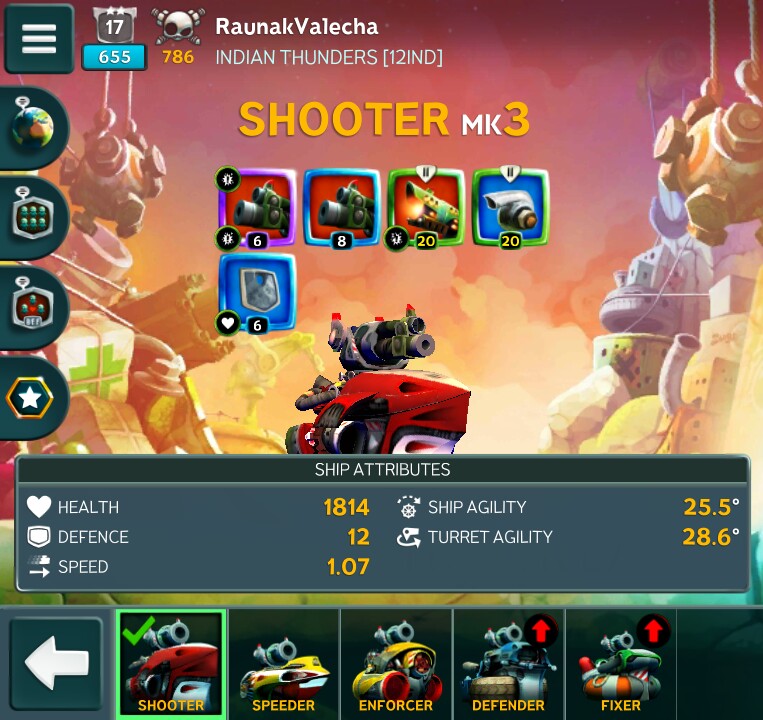This screenshot has height=720, width=763.
Task: View RaunakValecha's player profile
Action: coord(297,27)
